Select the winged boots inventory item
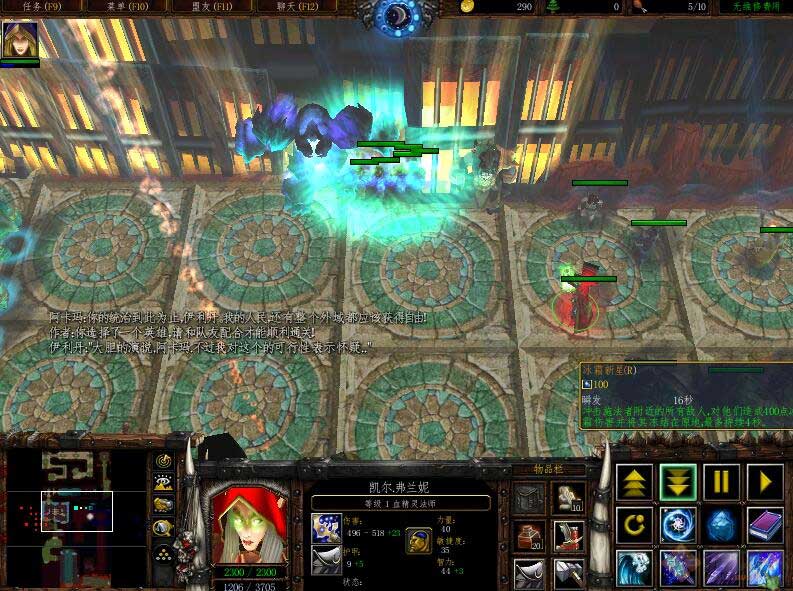The width and height of the screenshot is (793, 591). coord(570,535)
